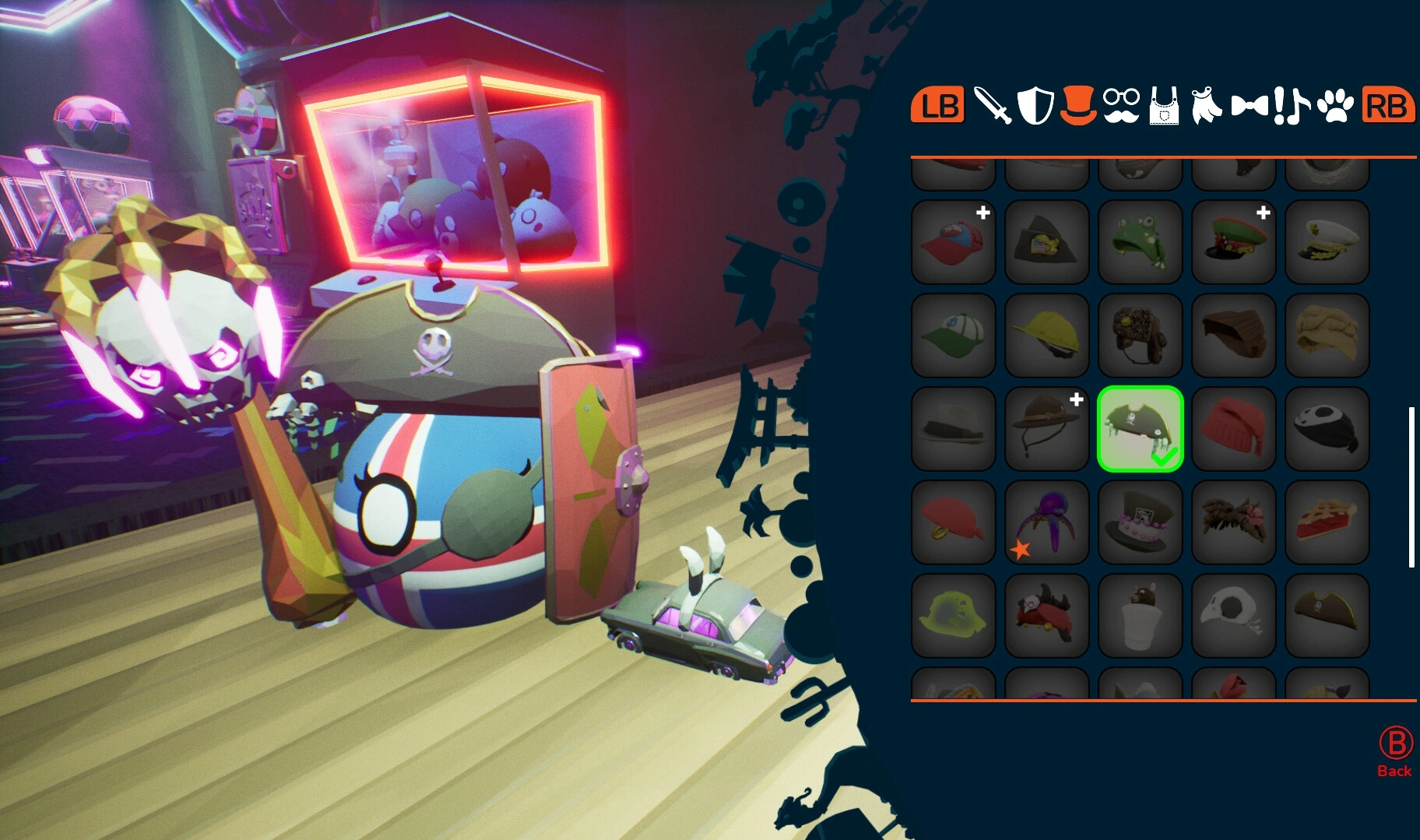This screenshot has height=840, width=1420.
Task: Choose the black skull bandana
Action: pyautogui.click(x=1327, y=428)
